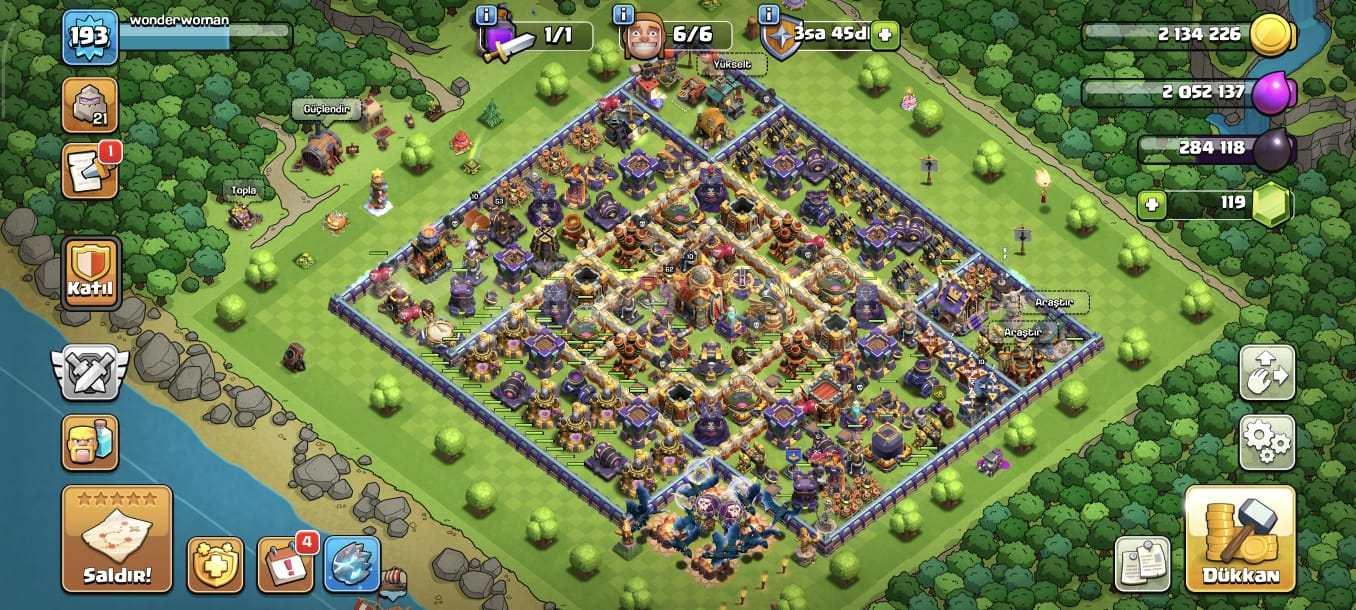Viewport: 1356px width, 610px height.
Task: Open the events calendar with badge 4
Action: tap(285, 564)
